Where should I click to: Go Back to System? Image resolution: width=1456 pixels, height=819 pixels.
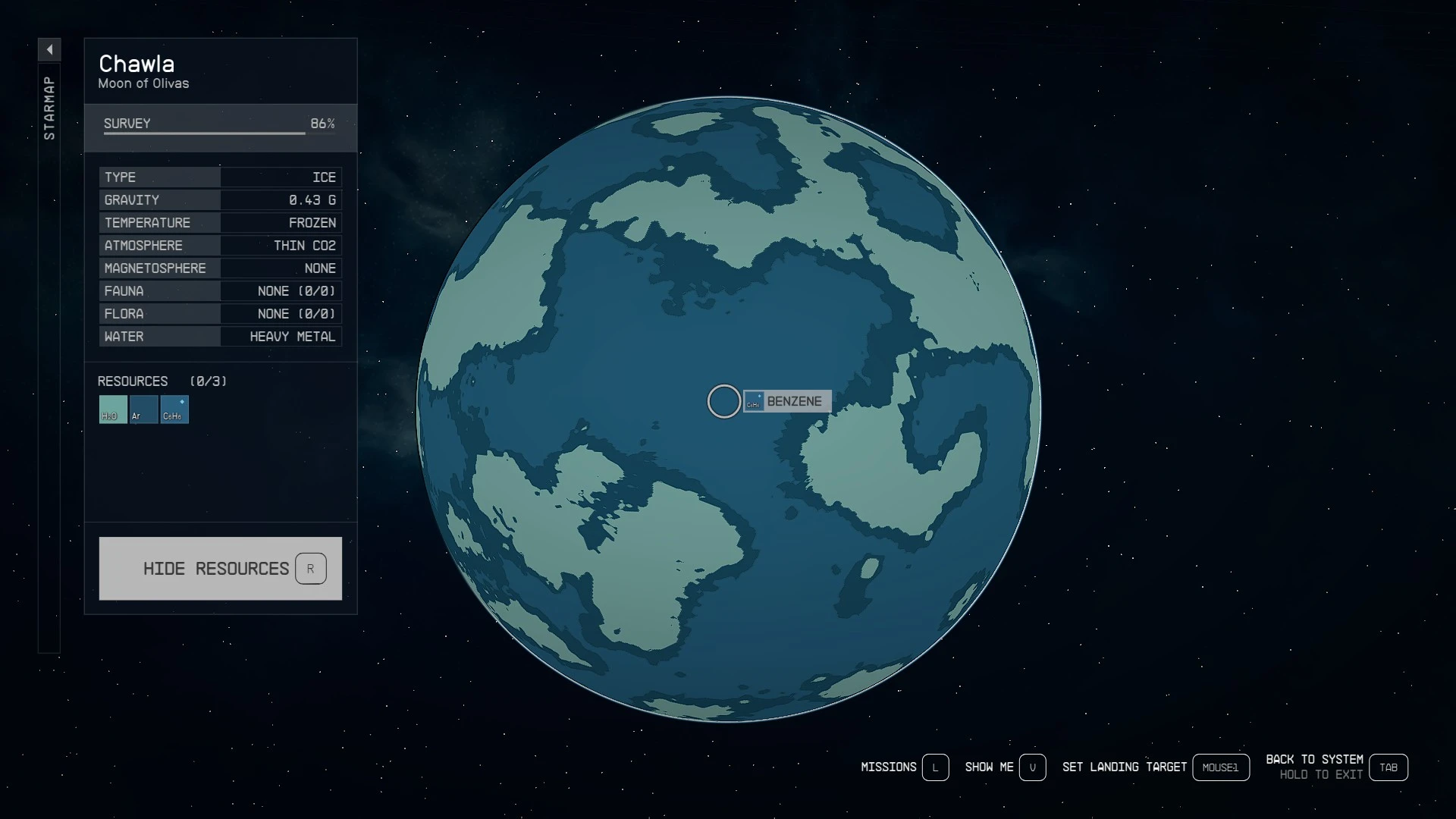(1335, 767)
